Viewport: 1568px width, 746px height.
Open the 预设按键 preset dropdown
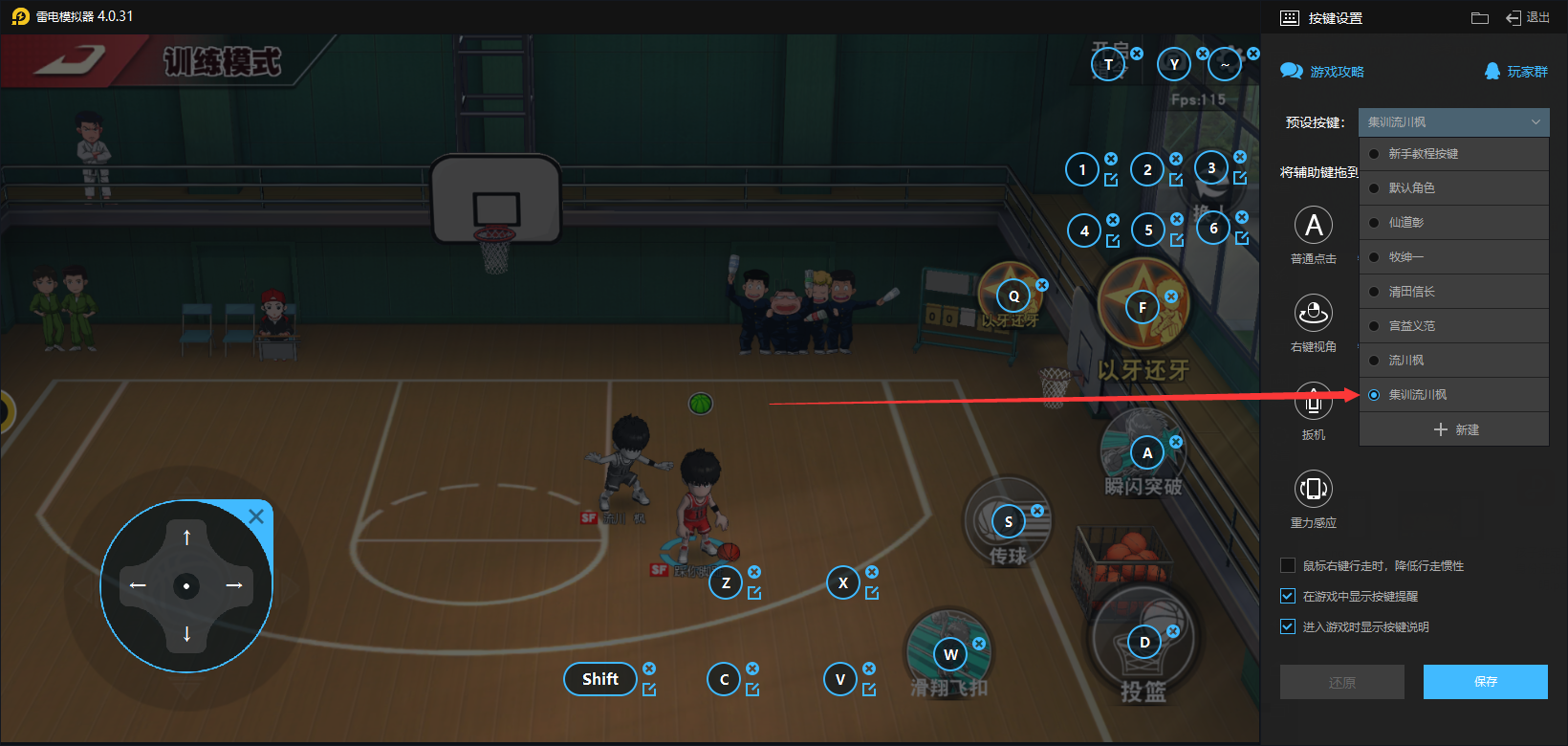click(x=1453, y=122)
